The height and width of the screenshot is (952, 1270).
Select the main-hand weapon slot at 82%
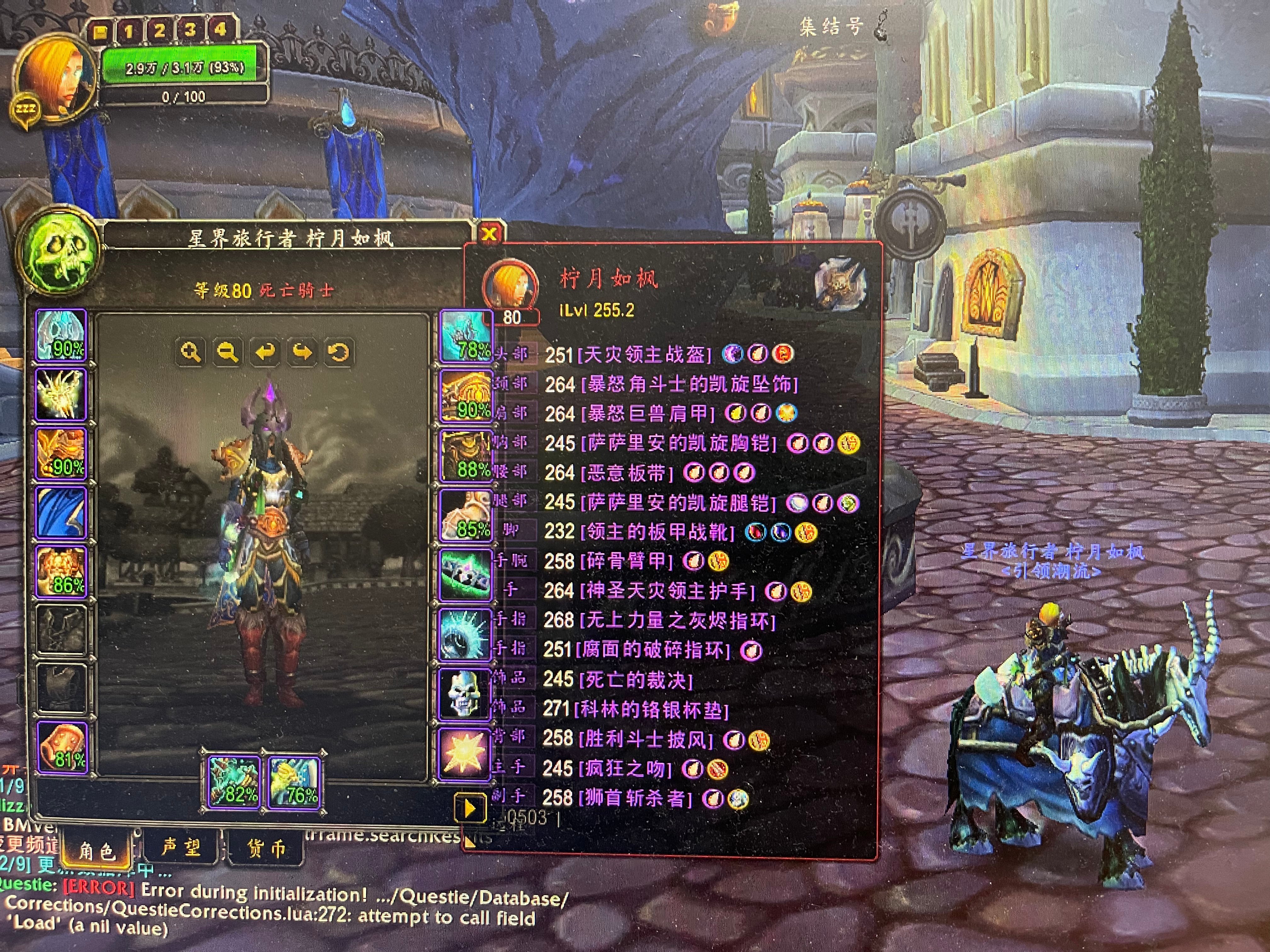click(234, 781)
